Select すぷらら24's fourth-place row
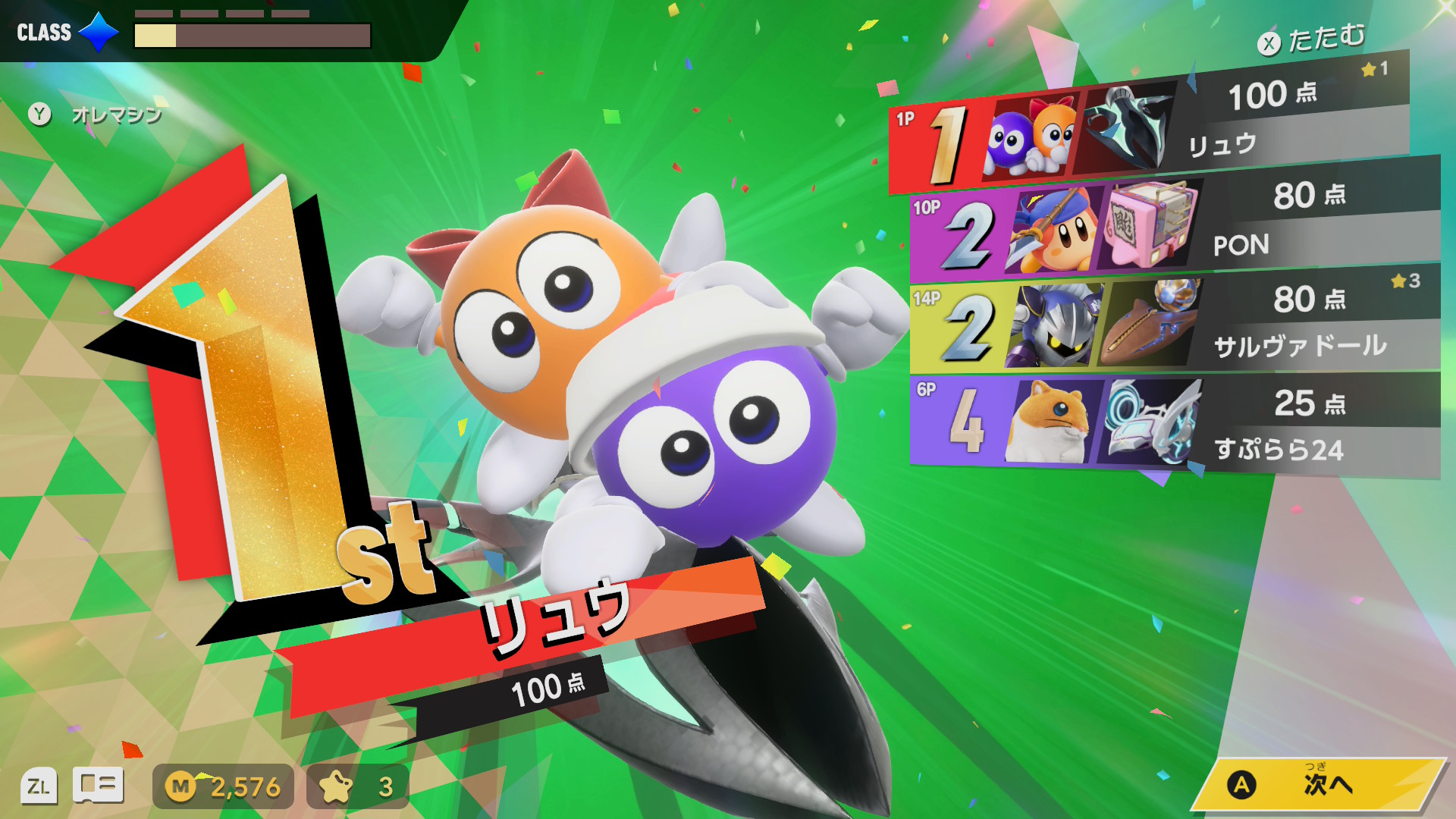 (x=1174, y=423)
